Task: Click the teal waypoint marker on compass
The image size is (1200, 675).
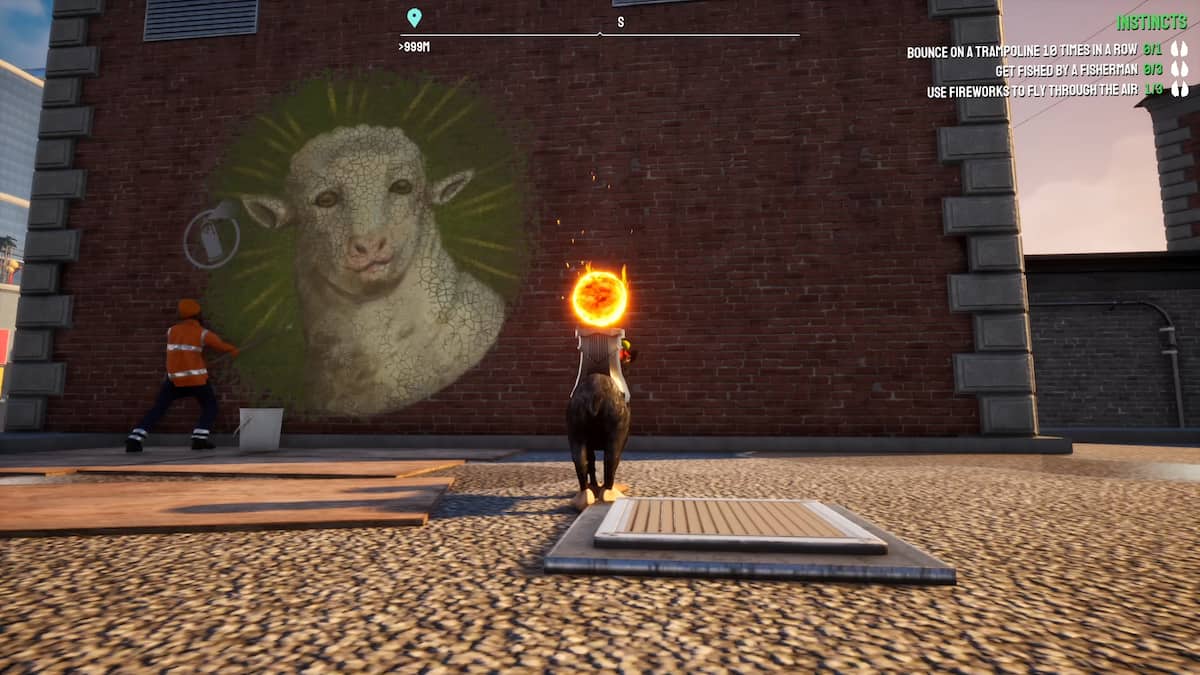Action: (x=414, y=17)
